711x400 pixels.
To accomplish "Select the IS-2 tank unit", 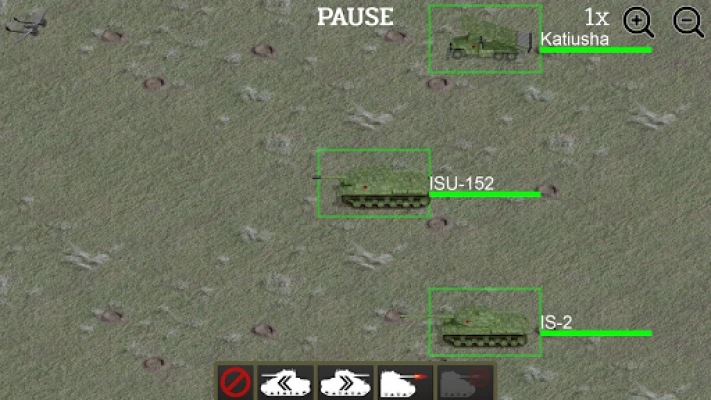I will pyautogui.click(x=485, y=323).
